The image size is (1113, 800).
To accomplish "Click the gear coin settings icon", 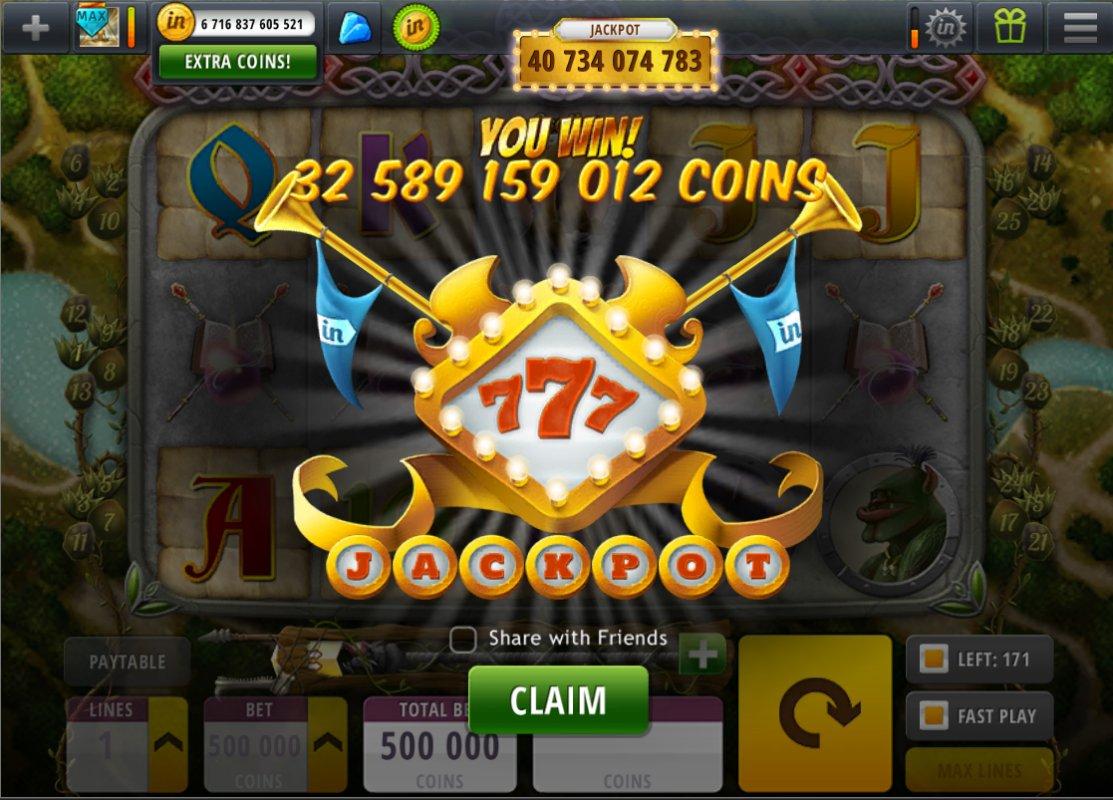I will 943,27.
